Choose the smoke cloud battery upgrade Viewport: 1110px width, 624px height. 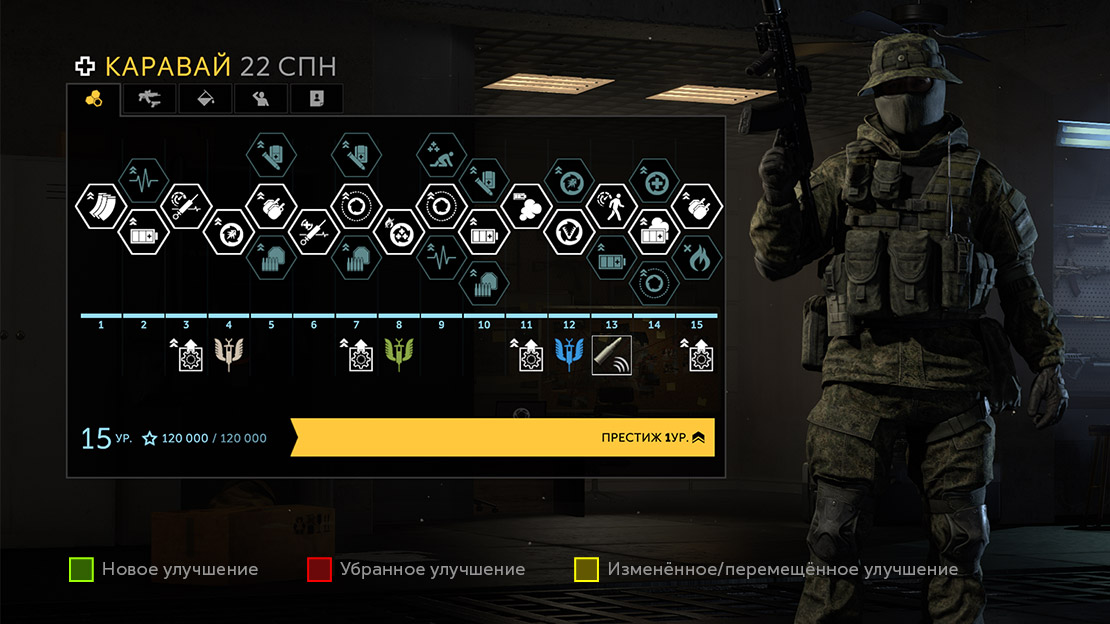point(526,207)
